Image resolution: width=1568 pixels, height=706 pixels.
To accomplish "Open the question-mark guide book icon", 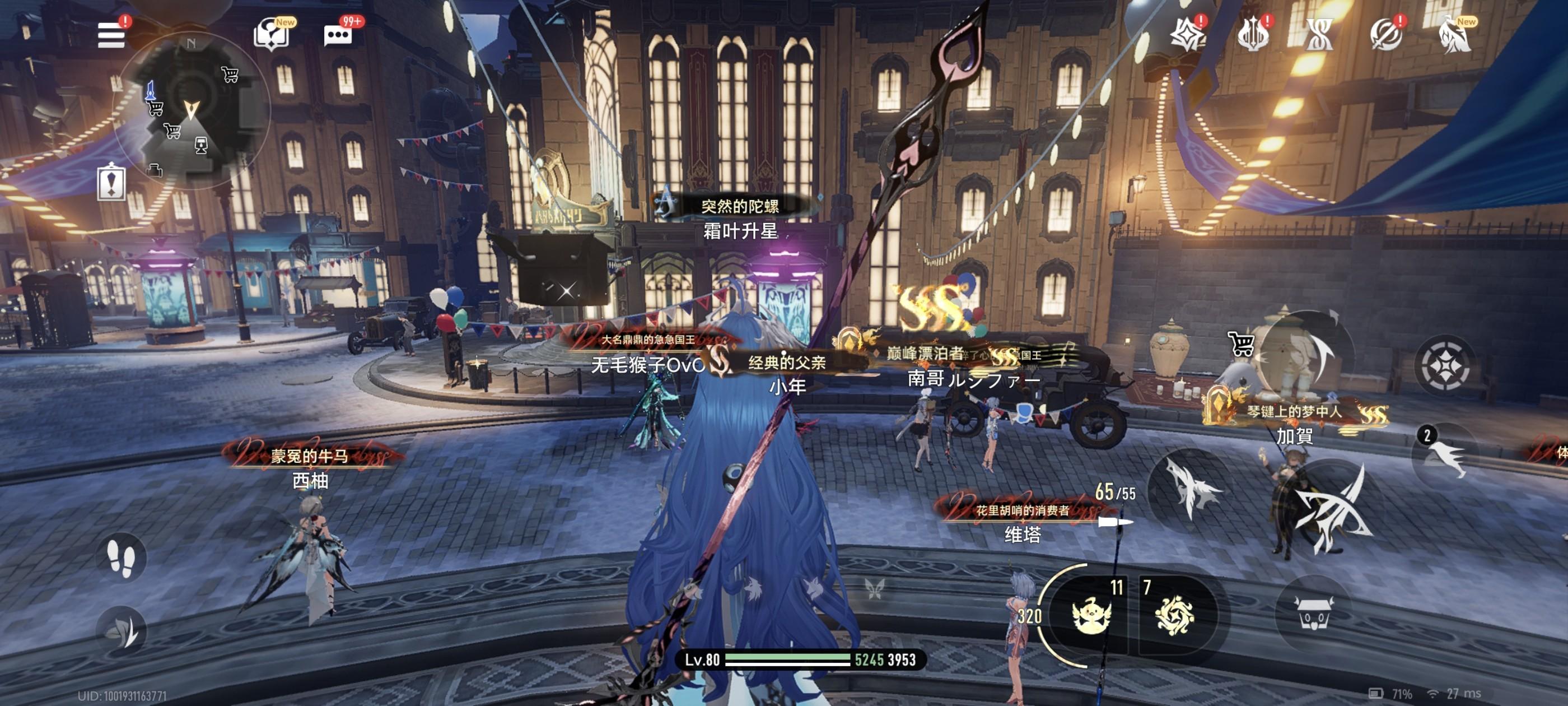I will (270, 34).
